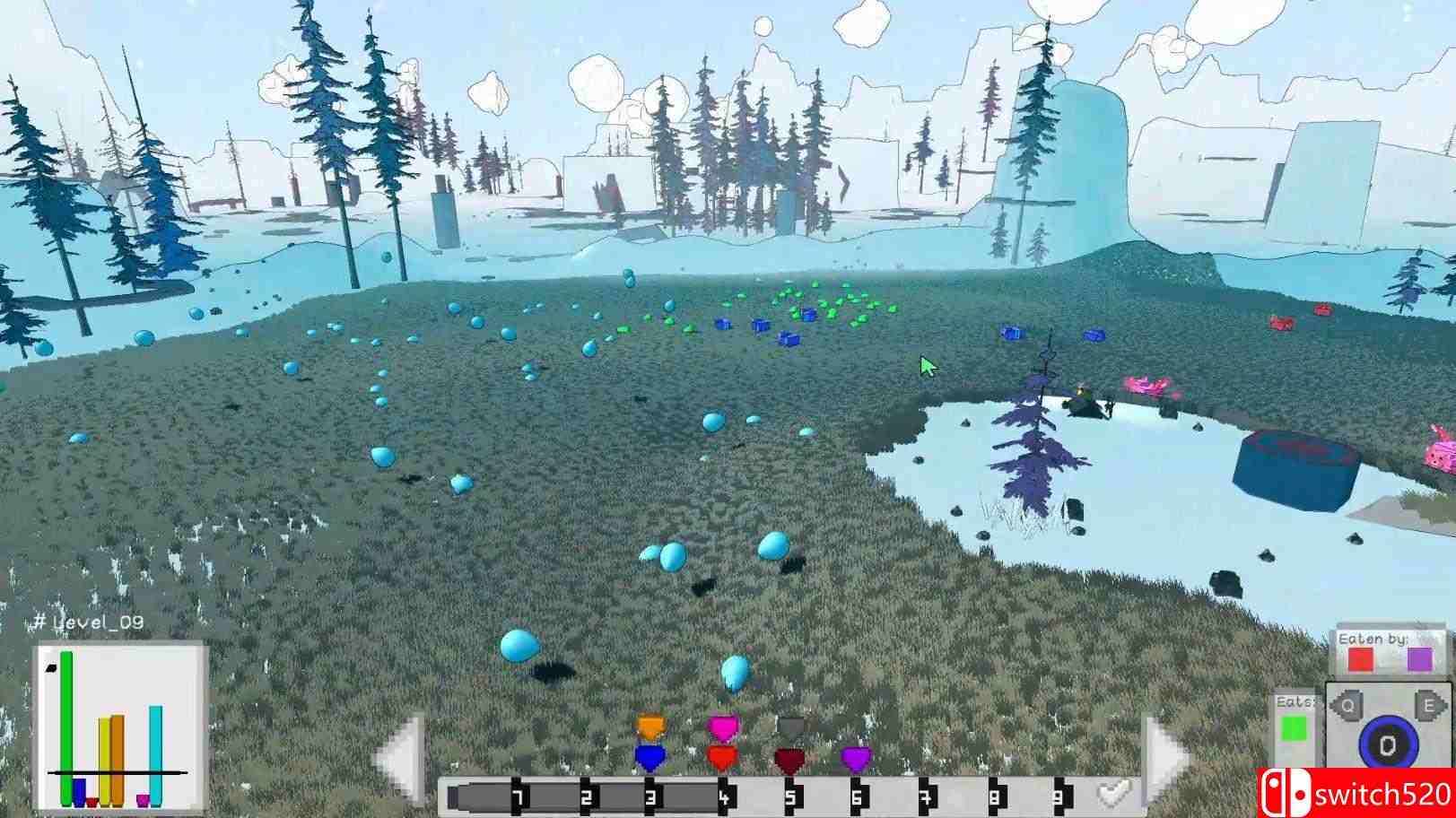The height and width of the screenshot is (818, 1456).
Task: Select the blue blob icon in hotbar slot 3
Action: coord(651,758)
